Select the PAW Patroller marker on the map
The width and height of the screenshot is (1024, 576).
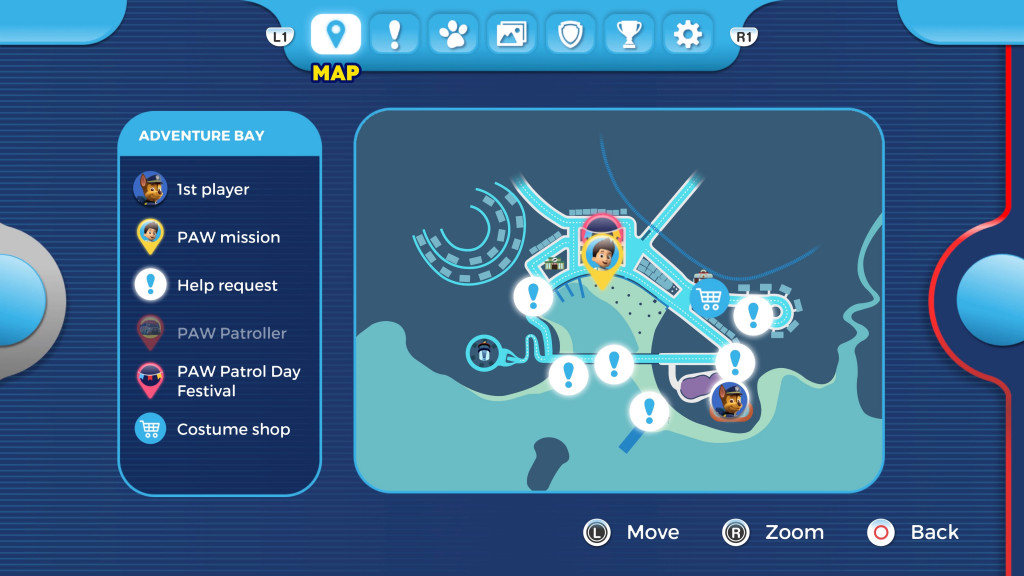(x=484, y=351)
